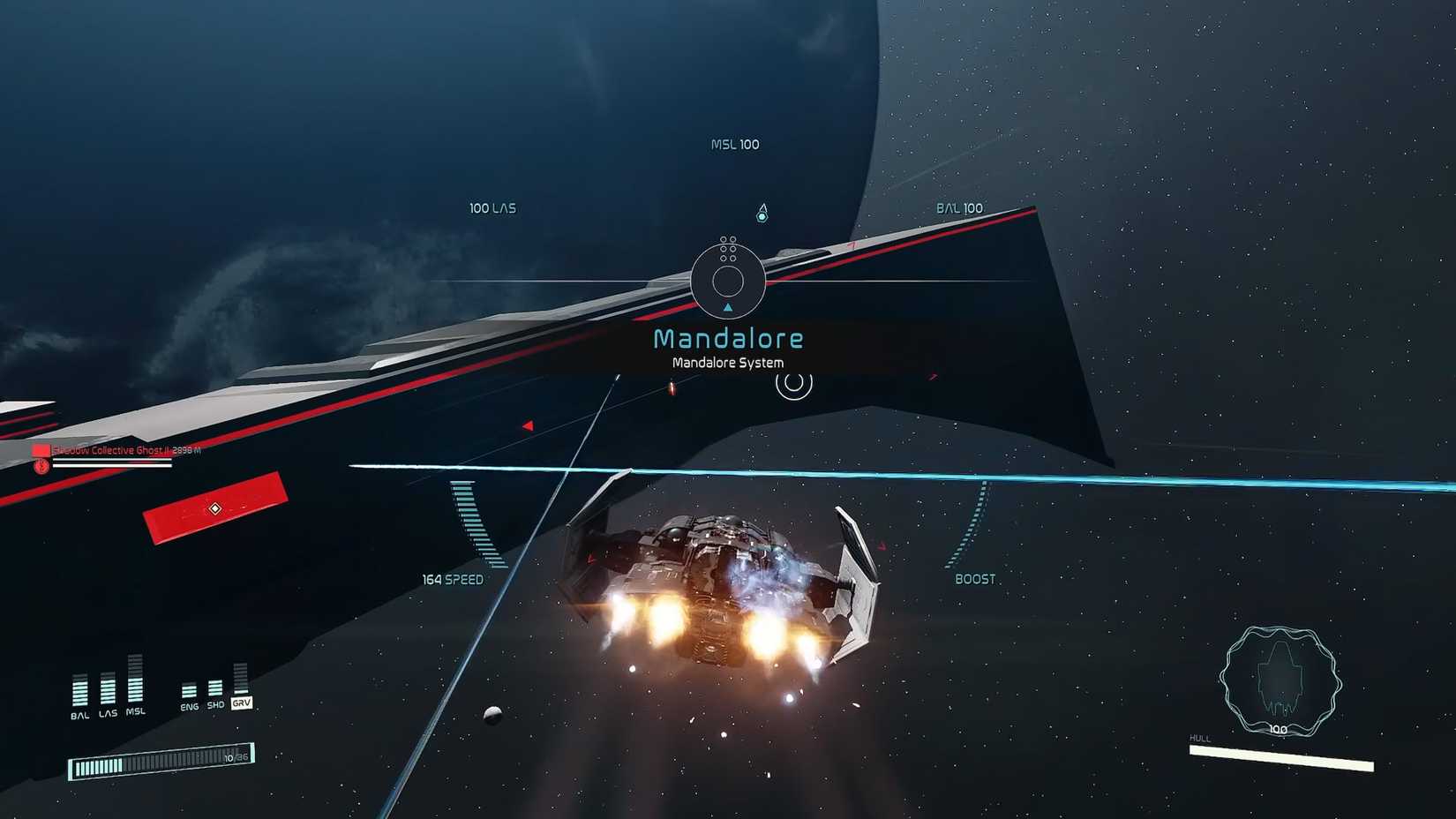Click the small triangle under the targeting circle
Screen dimensions: 1456x819
pyautogui.click(x=728, y=309)
